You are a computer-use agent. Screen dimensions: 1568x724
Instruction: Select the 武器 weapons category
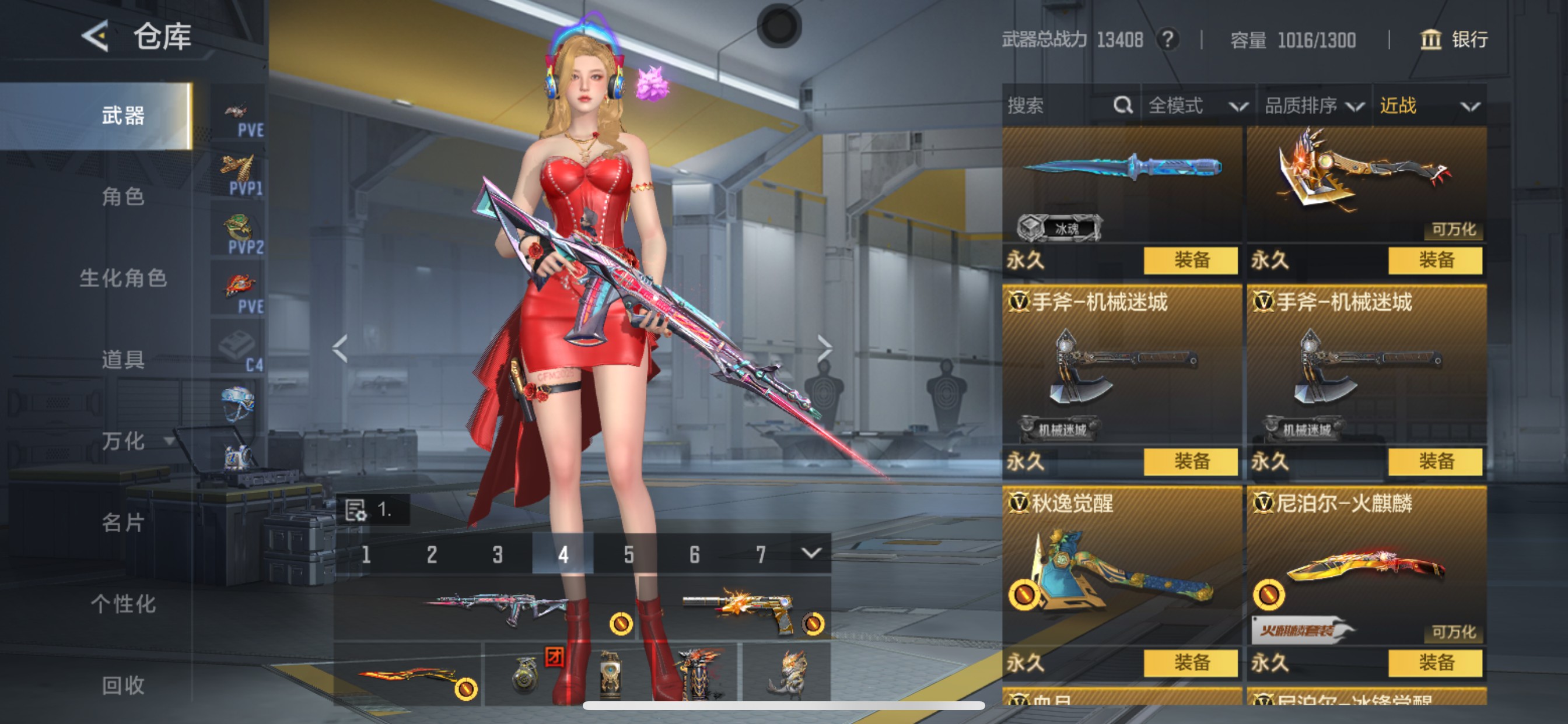pyautogui.click(x=123, y=115)
